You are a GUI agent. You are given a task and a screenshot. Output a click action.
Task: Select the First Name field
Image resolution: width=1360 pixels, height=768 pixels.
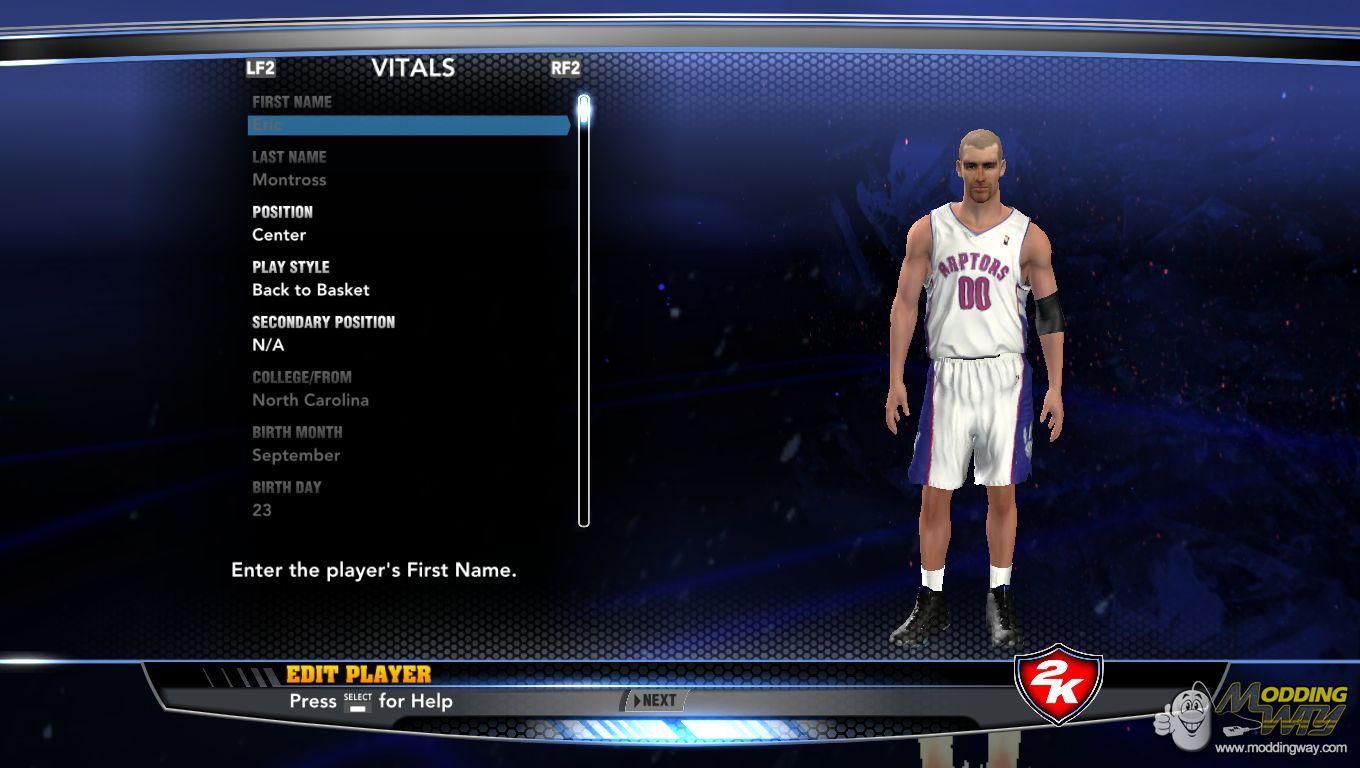[x=408, y=125]
